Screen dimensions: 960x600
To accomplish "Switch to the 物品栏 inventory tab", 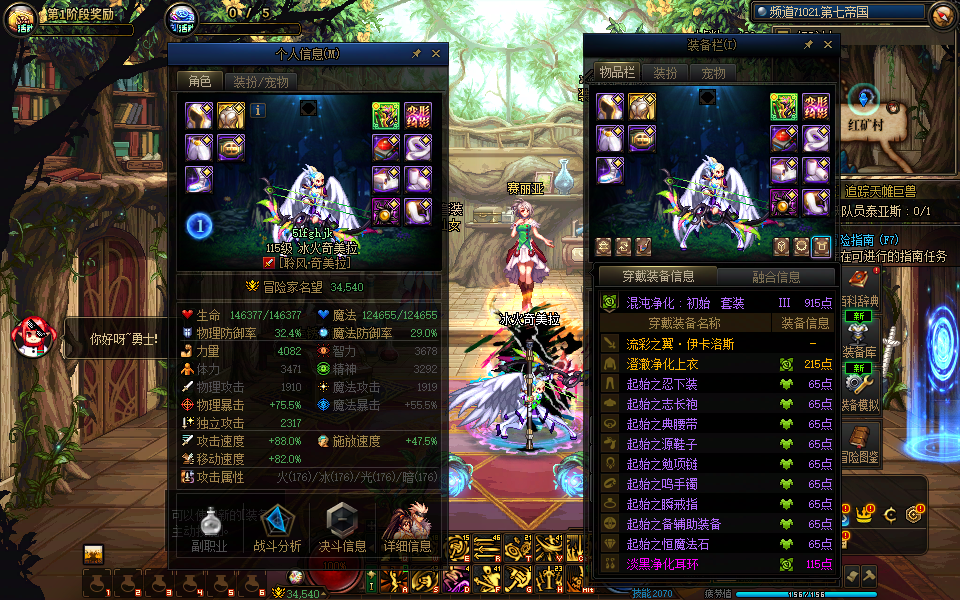I will coord(617,73).
